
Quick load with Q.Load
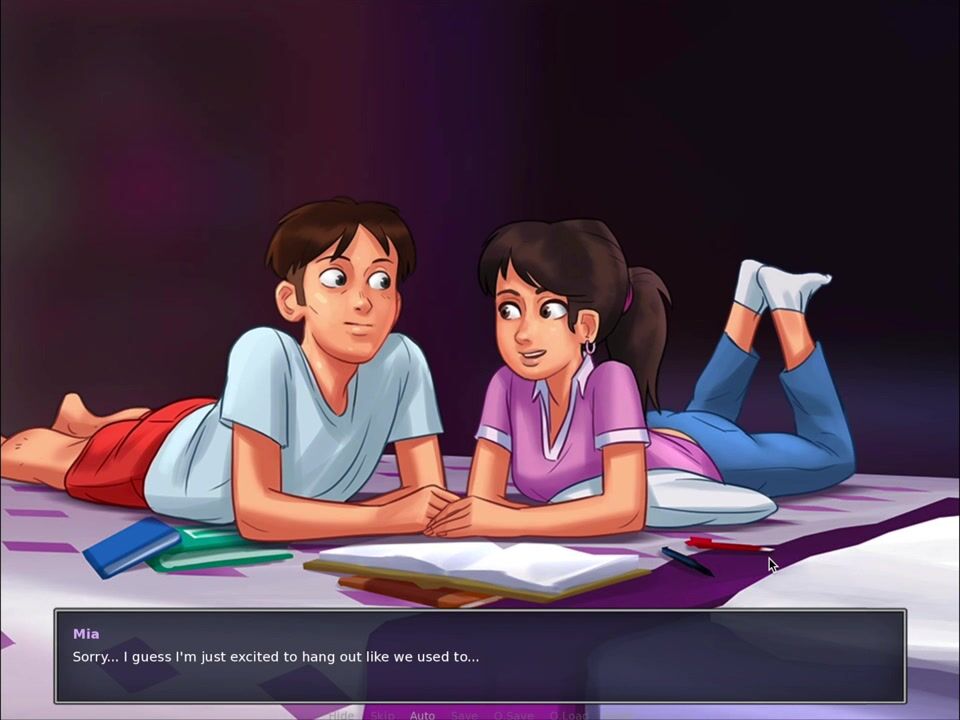(x=568, y=715)
